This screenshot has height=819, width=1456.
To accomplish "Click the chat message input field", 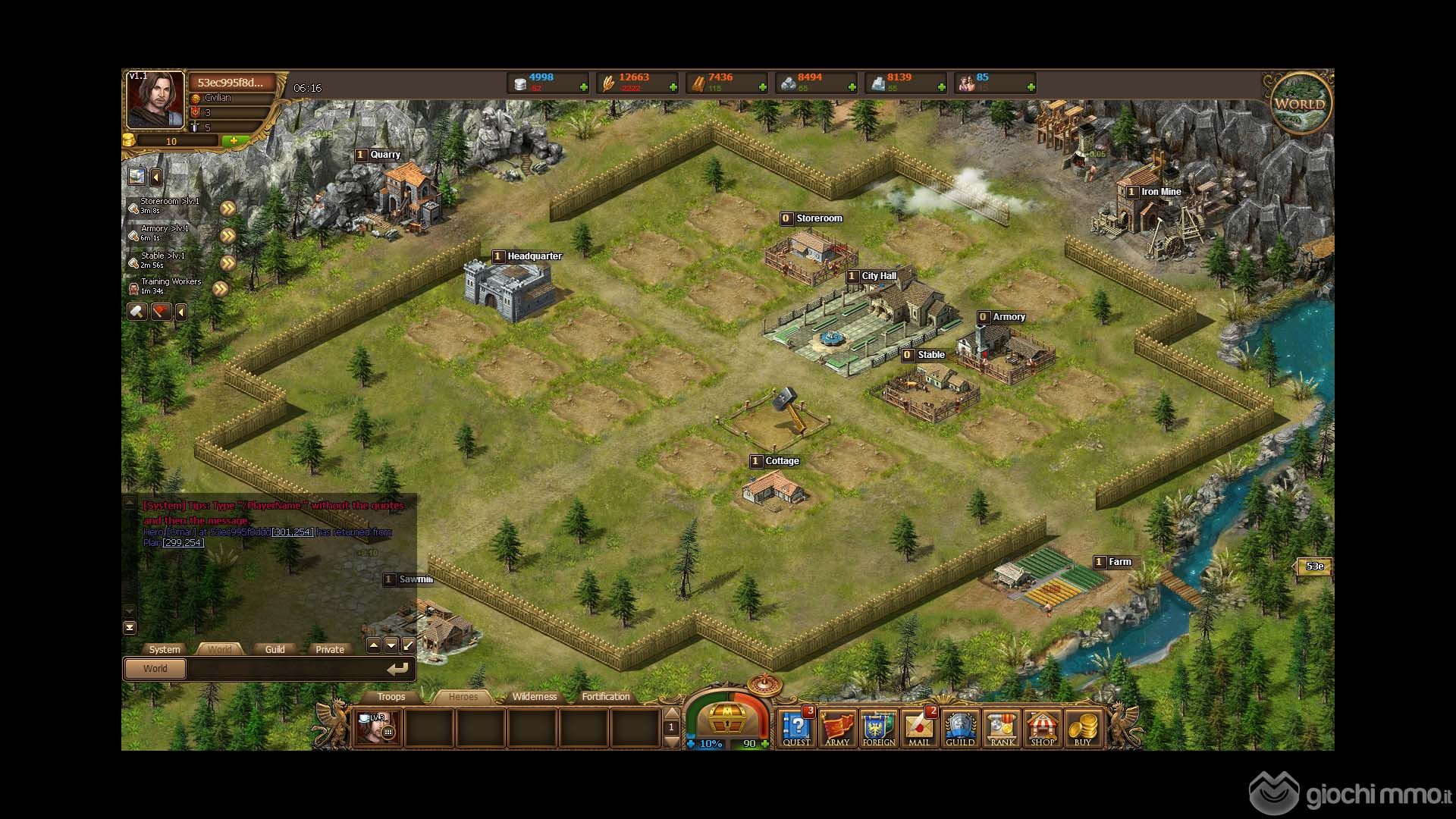I will (288, 669).
